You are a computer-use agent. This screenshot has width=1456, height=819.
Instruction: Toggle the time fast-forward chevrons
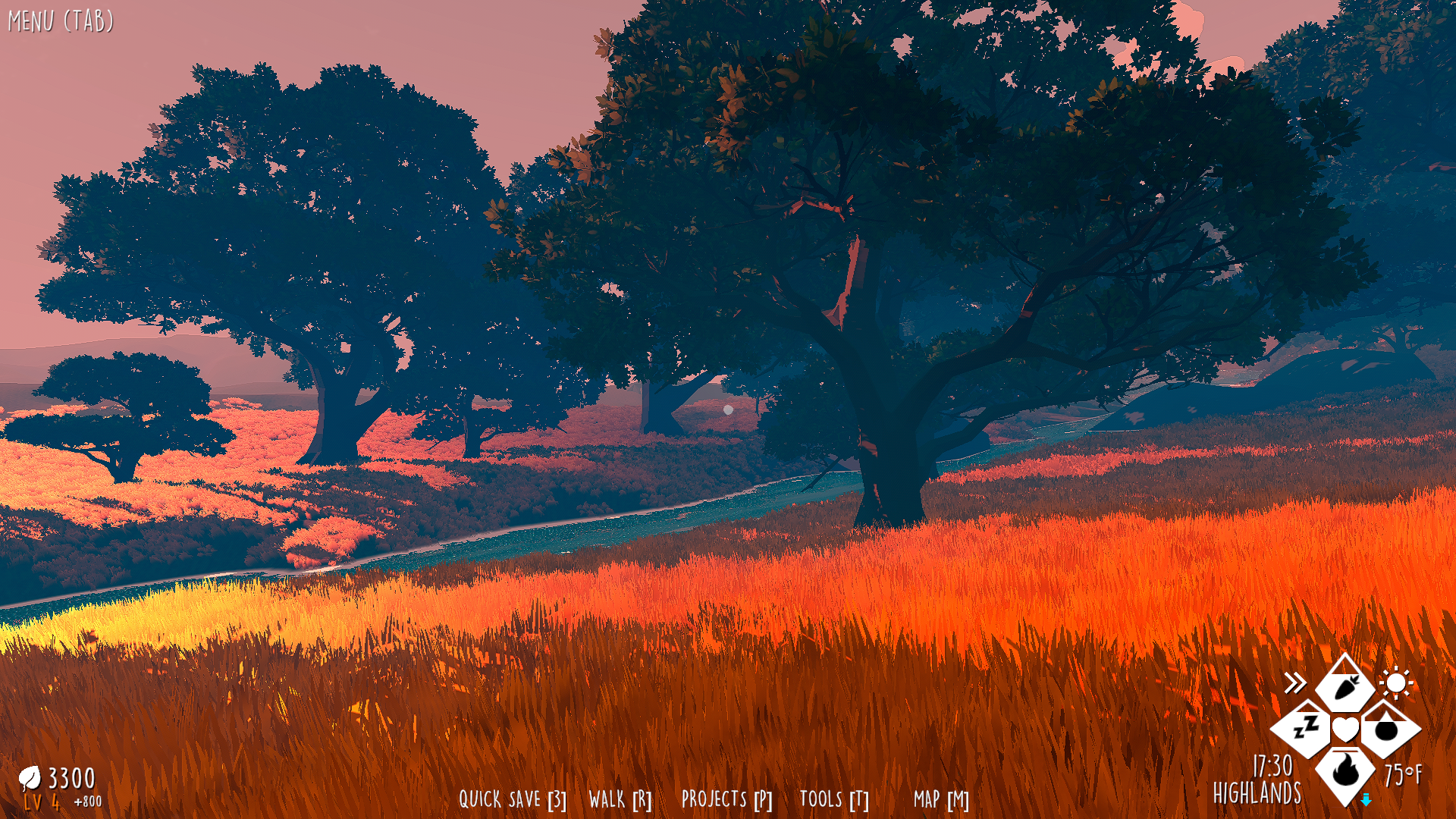[x=1298, y=682]
